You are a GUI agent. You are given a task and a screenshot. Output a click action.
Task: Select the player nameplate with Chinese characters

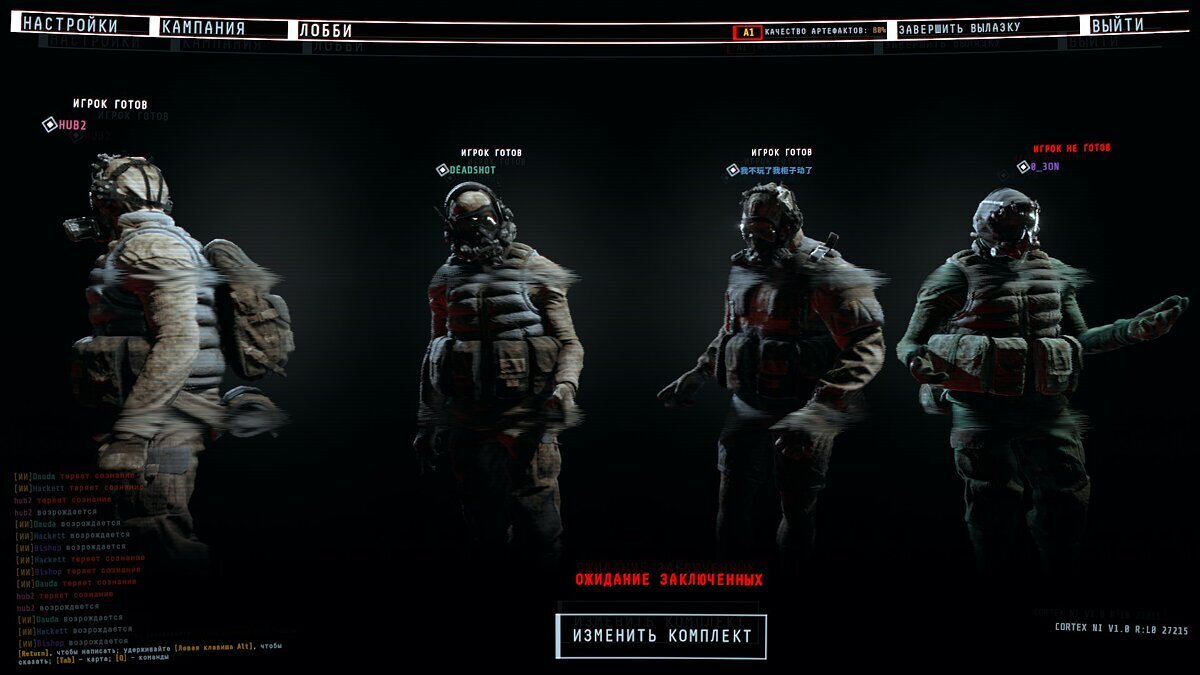tap(775, 171)
